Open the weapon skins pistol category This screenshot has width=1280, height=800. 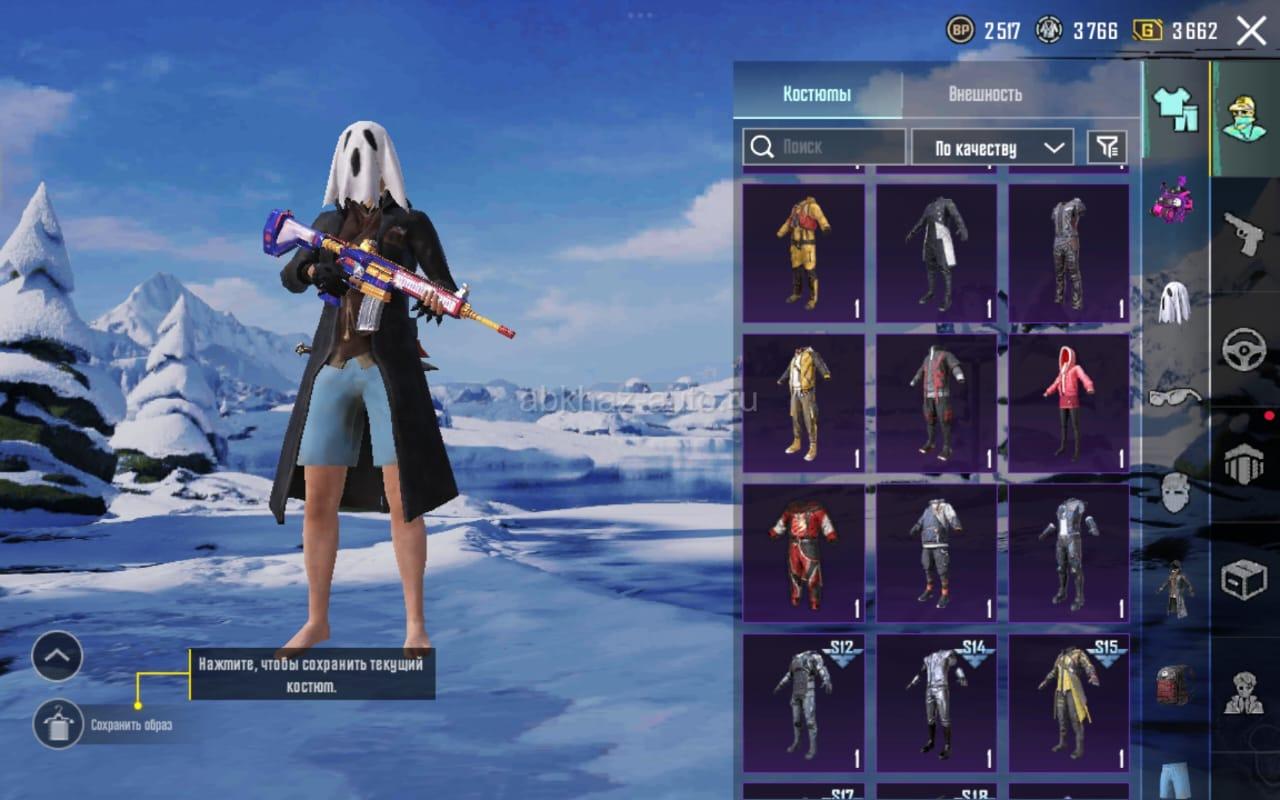click(x=1244, y=232)
